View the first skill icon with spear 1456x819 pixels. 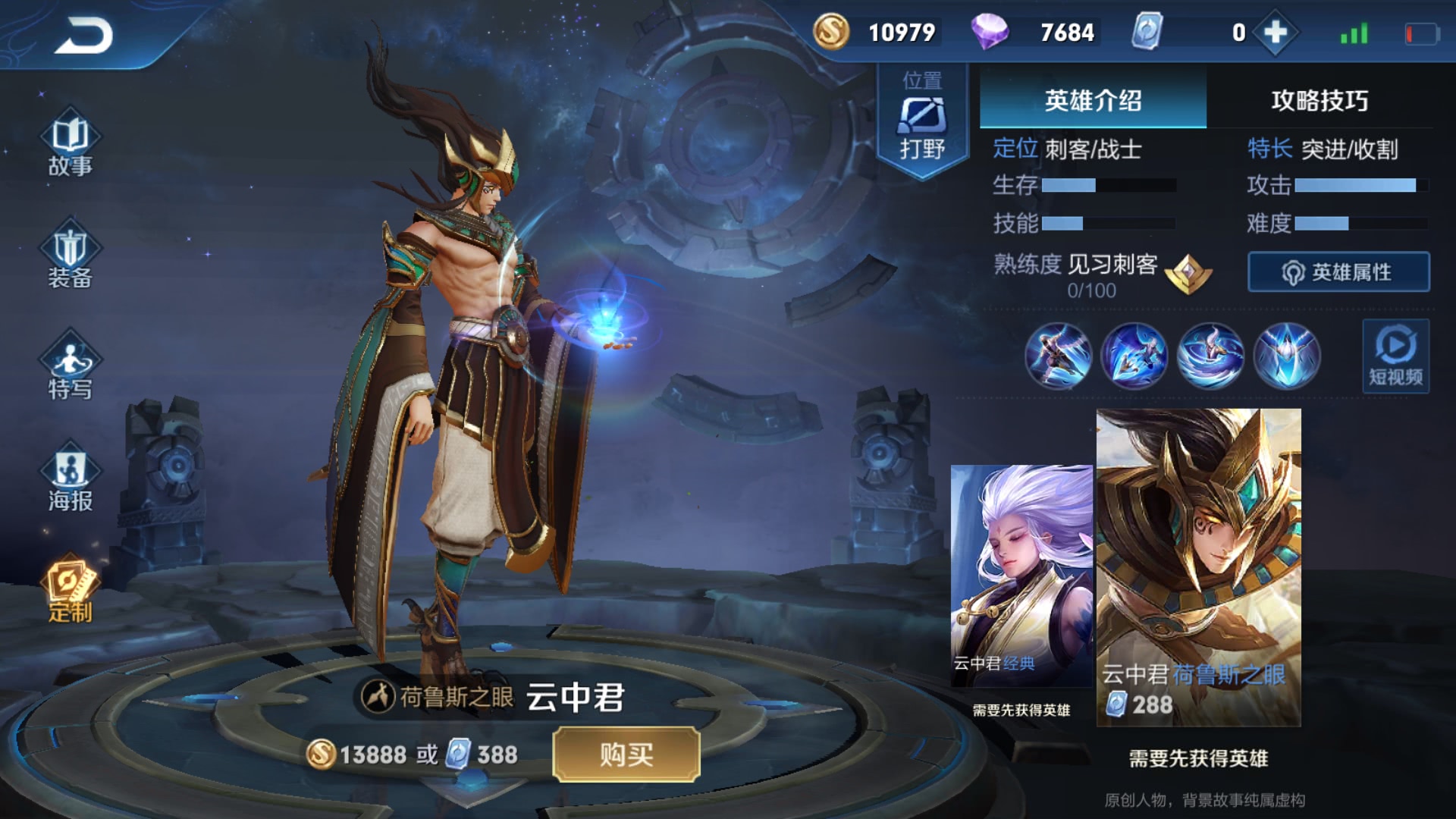pos(1058,356)
